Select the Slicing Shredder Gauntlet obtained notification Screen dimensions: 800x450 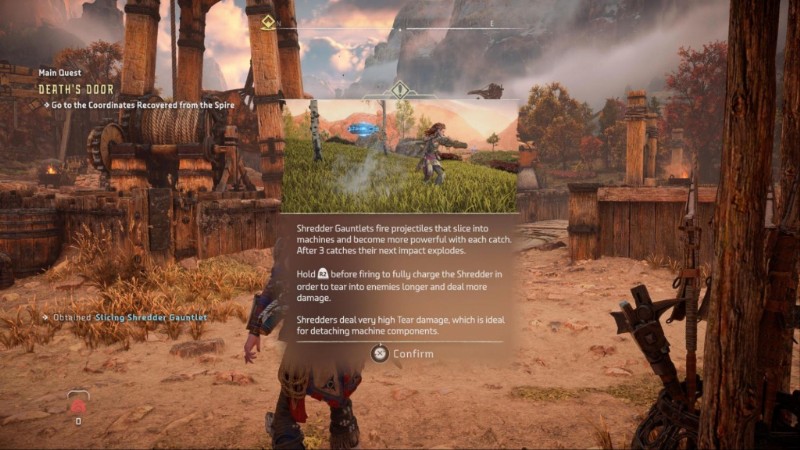coord(125,317)
